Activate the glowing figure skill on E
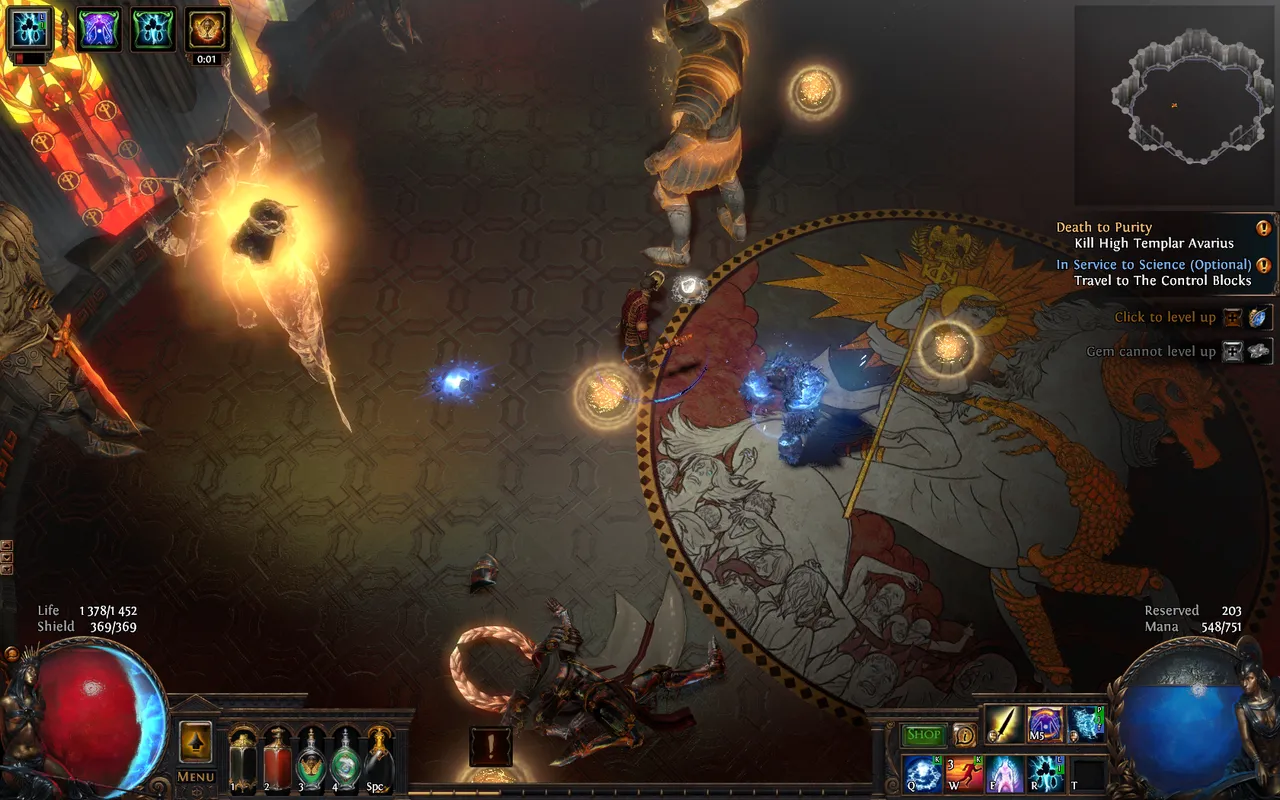Screen dimensions: 1280x800 pyautogui.click(x=1005, y=774)
